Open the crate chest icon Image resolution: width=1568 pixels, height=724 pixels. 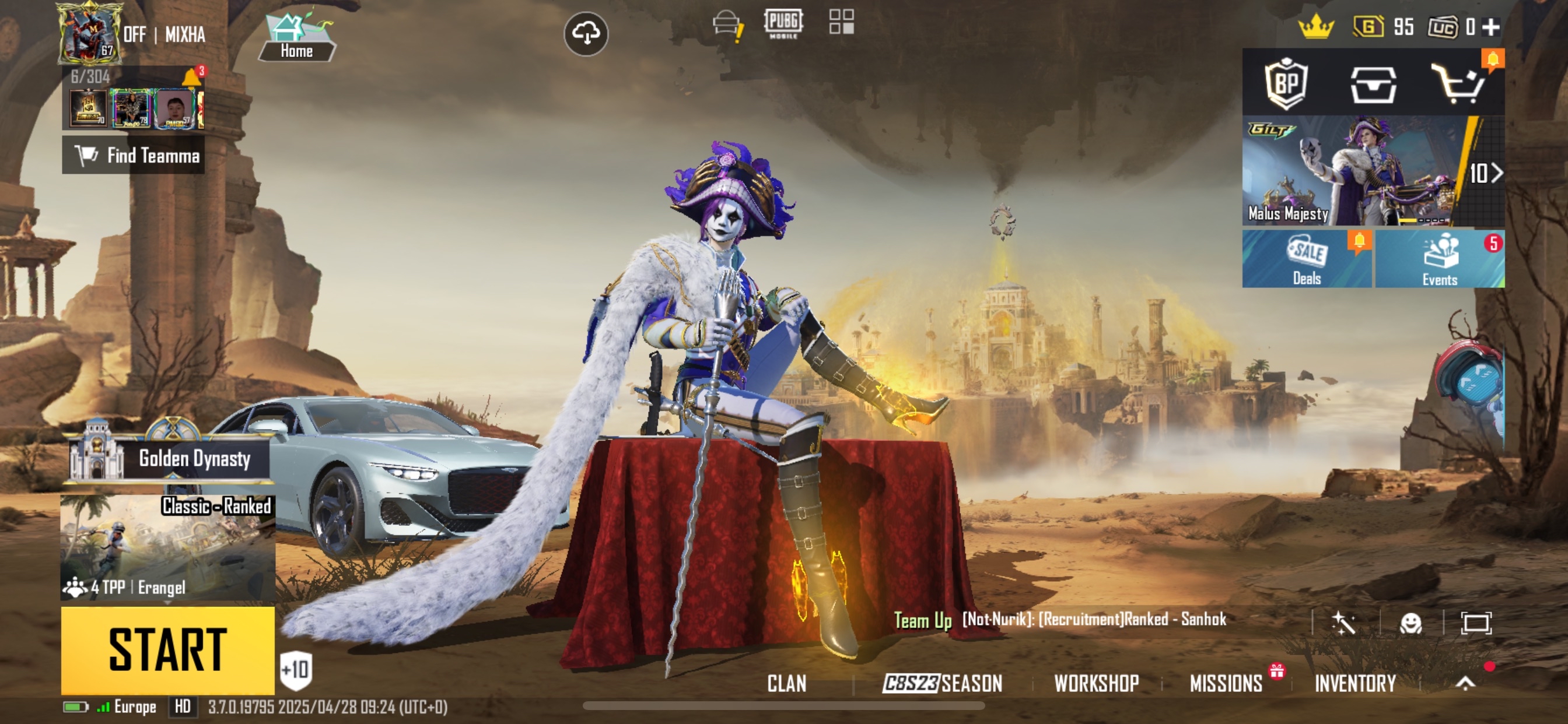1373,85
